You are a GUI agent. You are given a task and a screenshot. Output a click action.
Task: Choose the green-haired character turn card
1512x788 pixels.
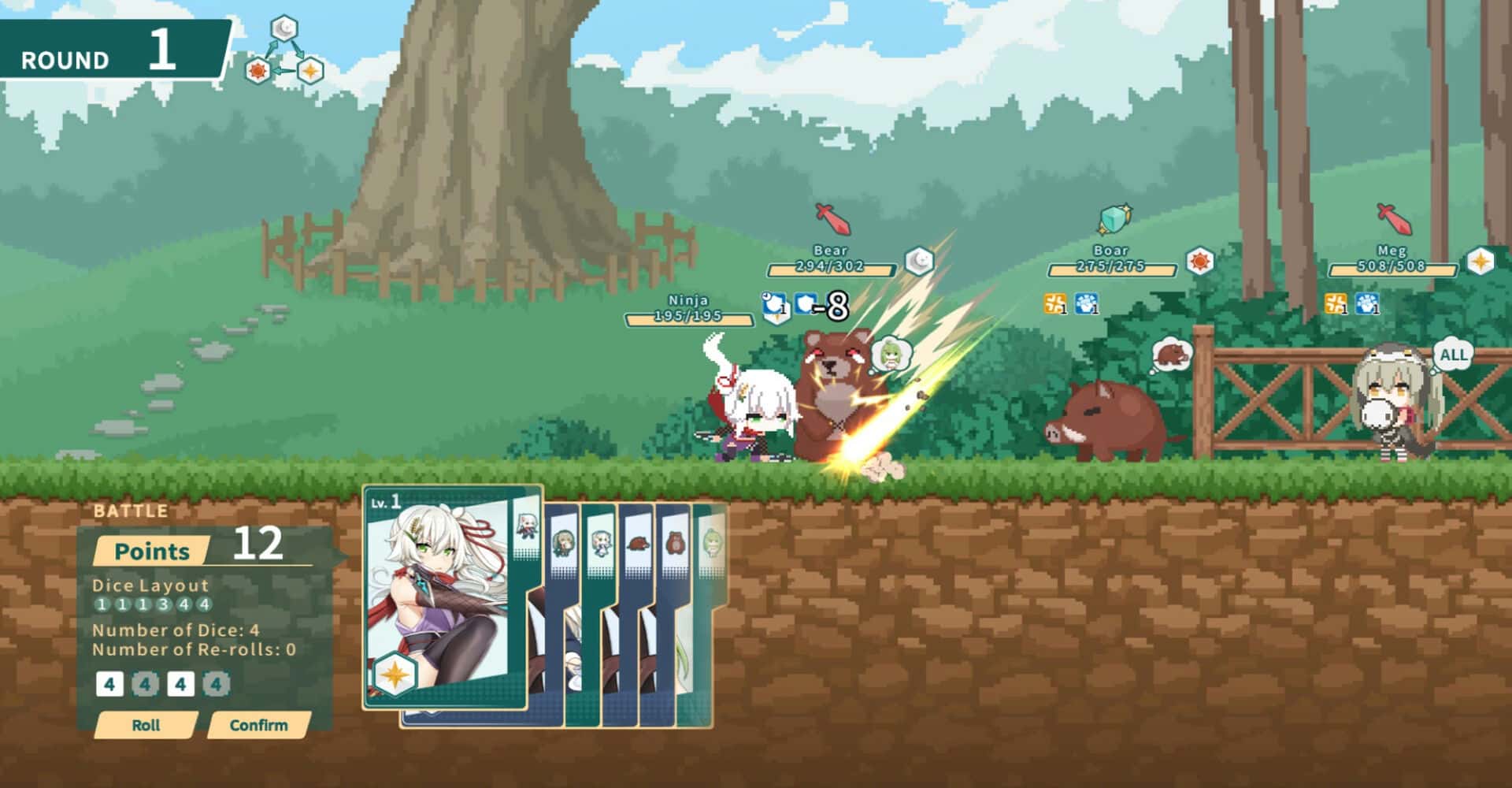click(x=712, y=544)
